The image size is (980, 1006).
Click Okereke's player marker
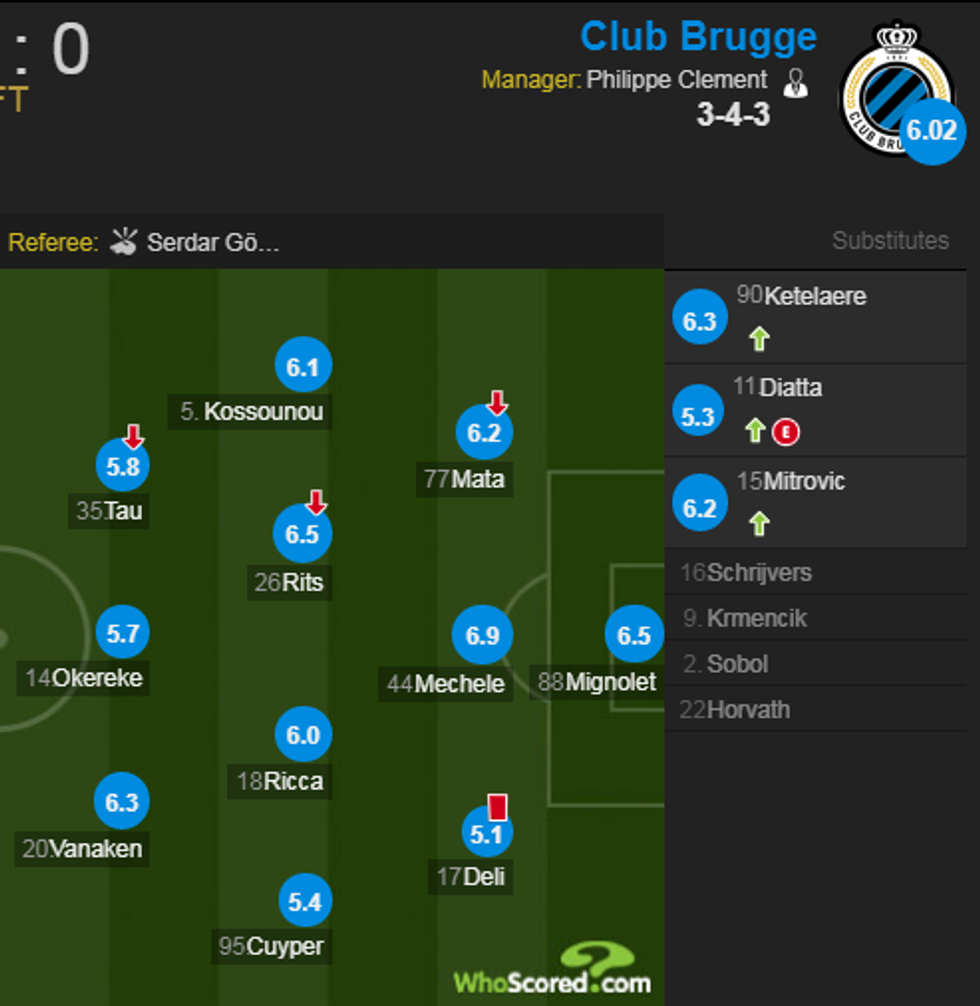tap(122, 634)
